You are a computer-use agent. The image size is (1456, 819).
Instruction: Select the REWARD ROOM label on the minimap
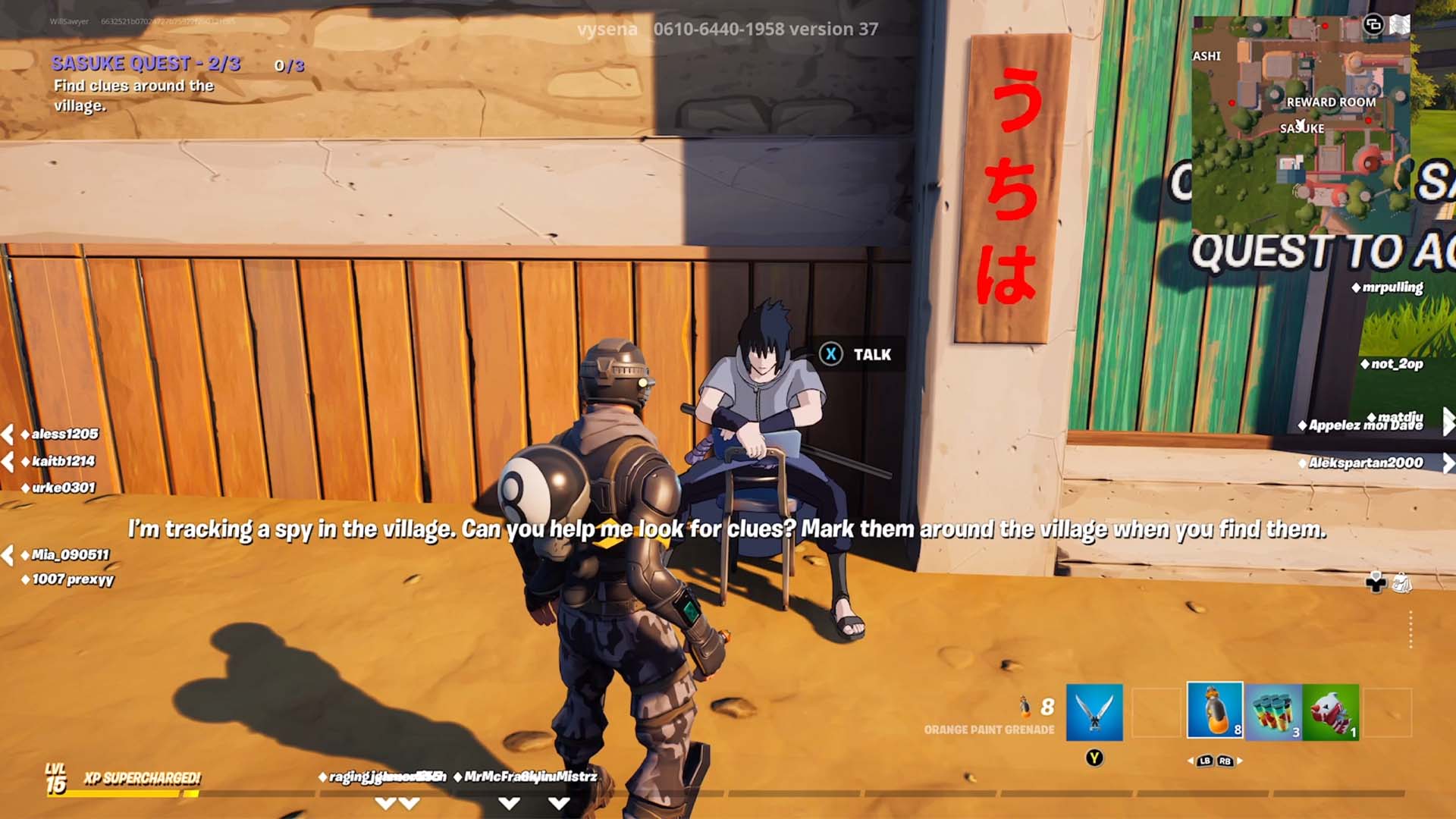tap(1332, 101)
